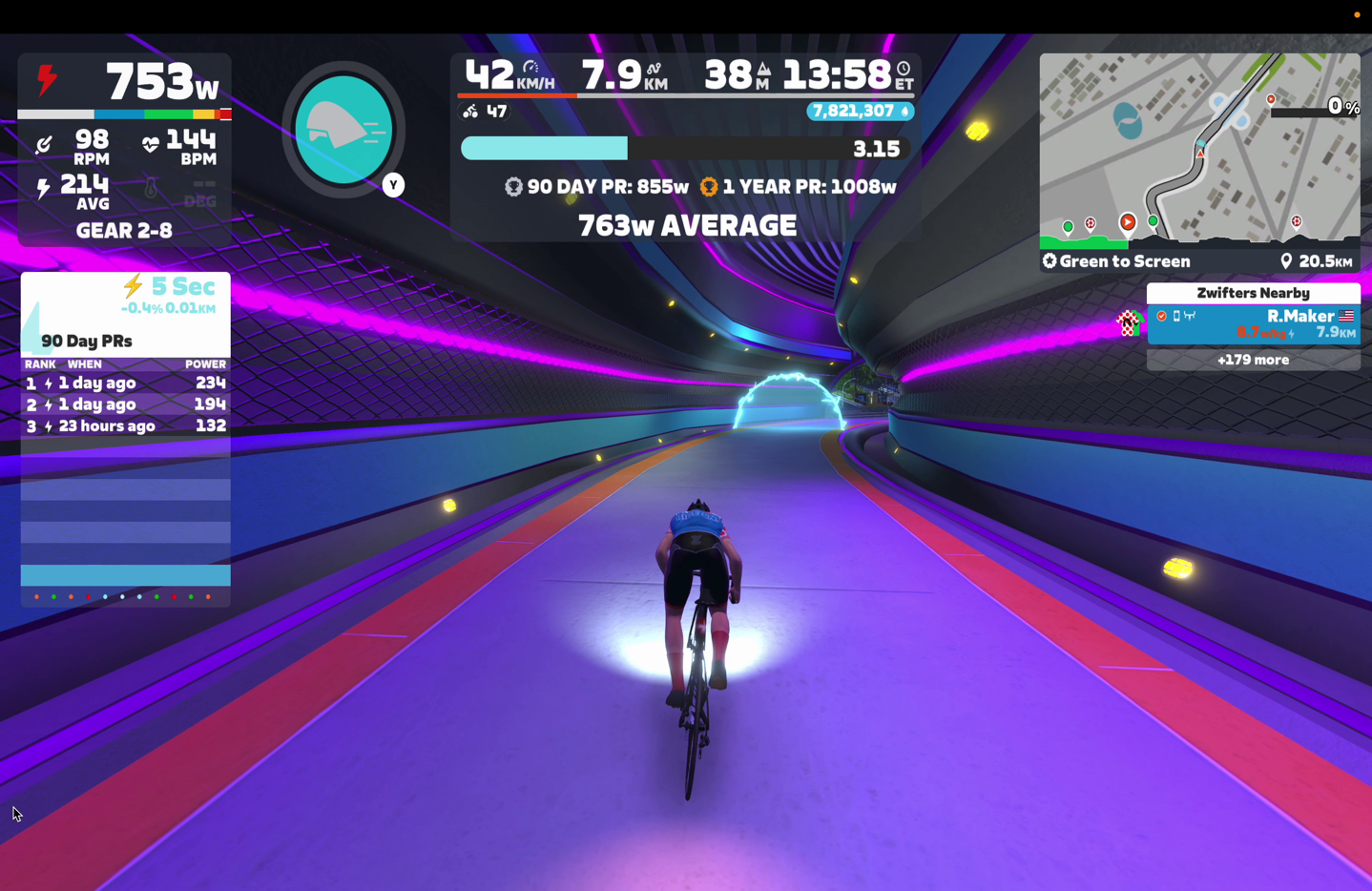
Task: Select R.Maker in Zwifters Nearby
Action: click(x=1253, y=323)
